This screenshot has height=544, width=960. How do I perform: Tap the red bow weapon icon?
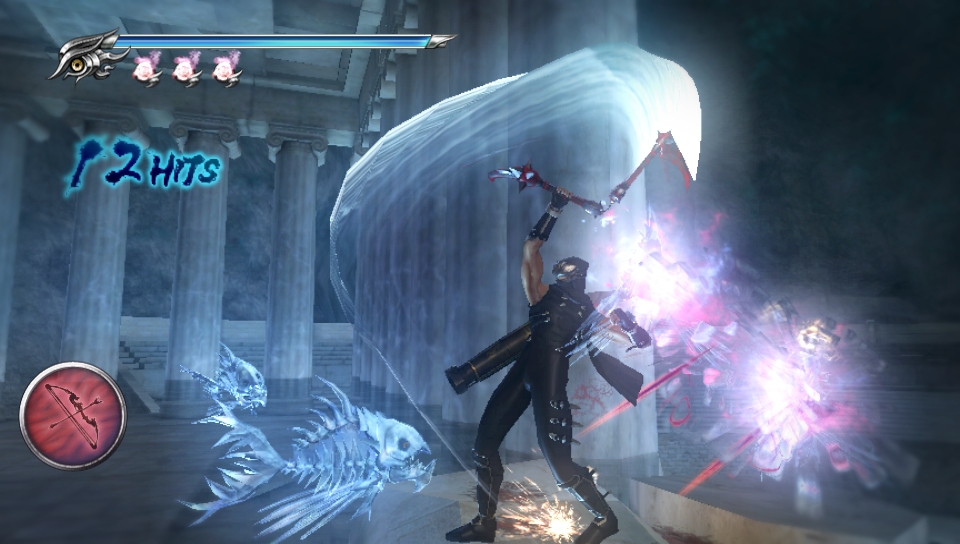click(x=72, y=415)
